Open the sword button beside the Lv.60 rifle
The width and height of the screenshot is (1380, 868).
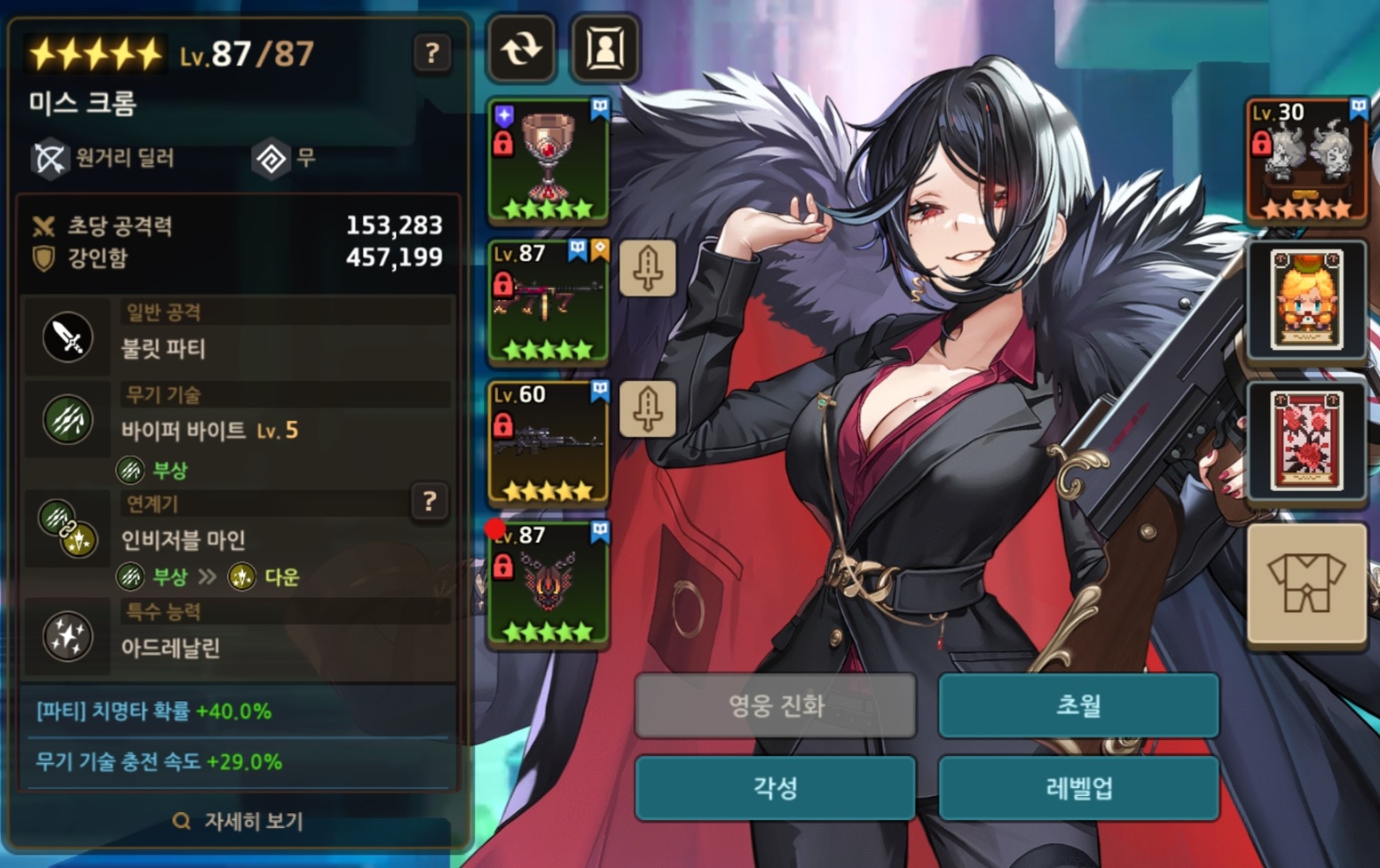pyautogui.click(x=648, y=408)
